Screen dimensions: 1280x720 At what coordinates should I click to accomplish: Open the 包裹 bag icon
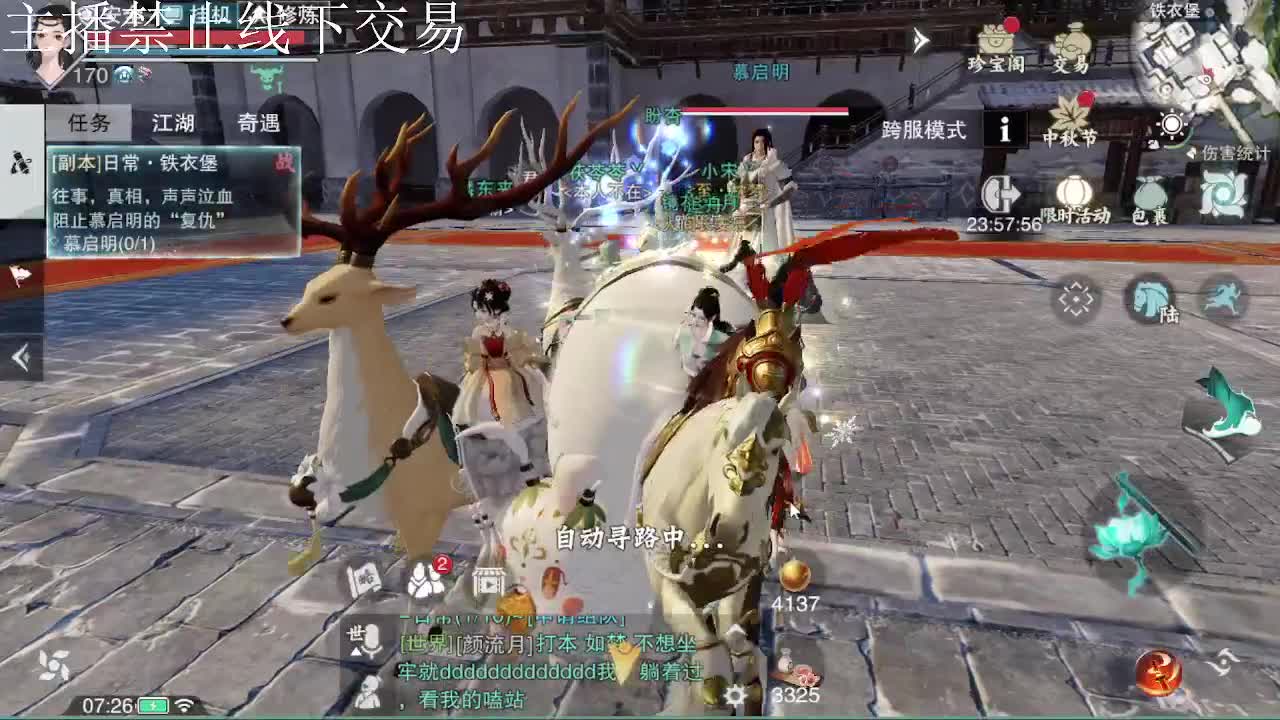point(1152,193)
